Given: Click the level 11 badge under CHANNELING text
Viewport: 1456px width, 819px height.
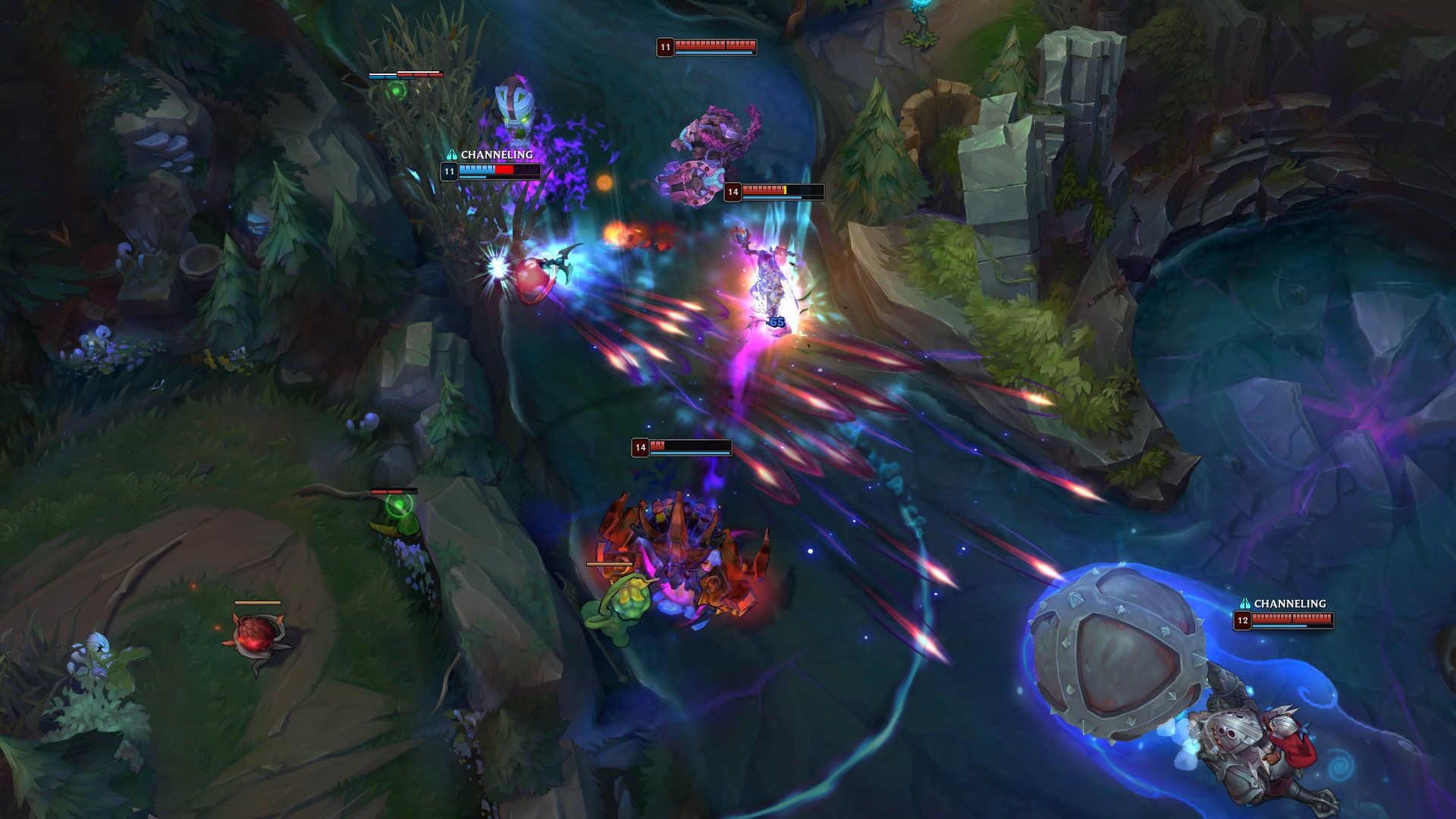Looking at the screenshot, I should click(x=449, y=173).
